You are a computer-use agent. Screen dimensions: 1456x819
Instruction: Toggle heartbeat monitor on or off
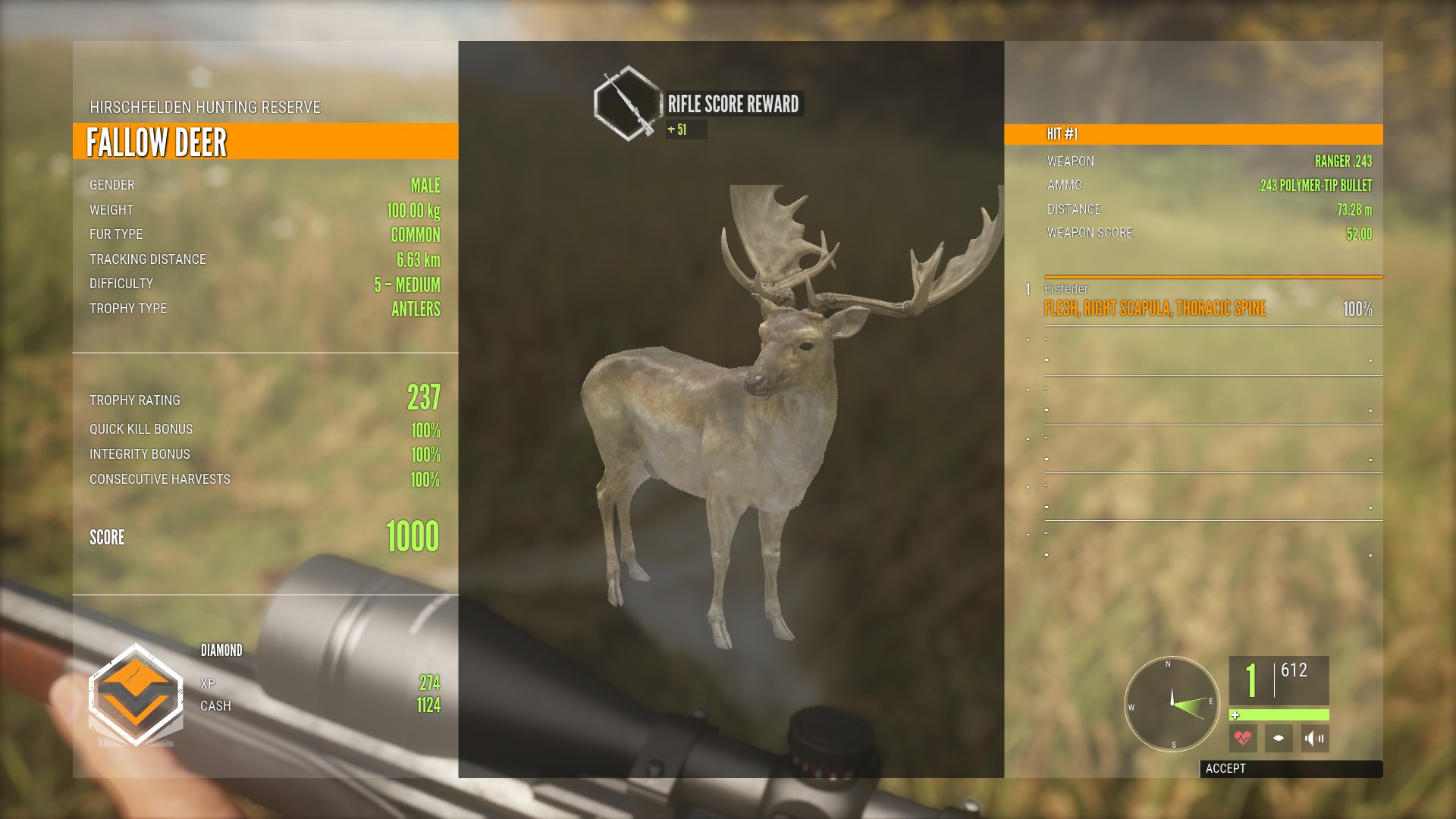(x=1244, y=738)
